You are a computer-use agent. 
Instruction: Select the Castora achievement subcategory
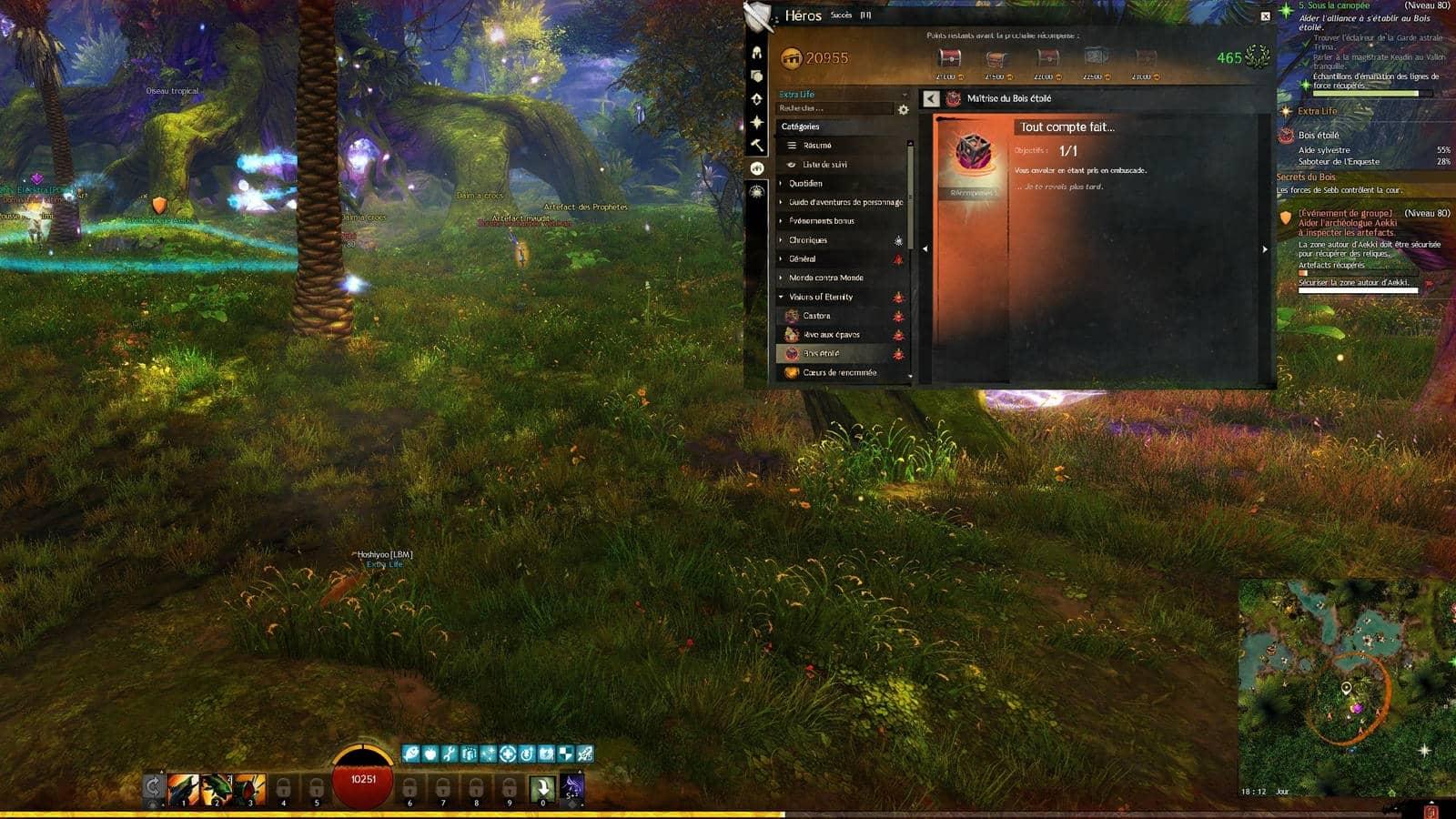pyautogui.click(x=816, y=316)
